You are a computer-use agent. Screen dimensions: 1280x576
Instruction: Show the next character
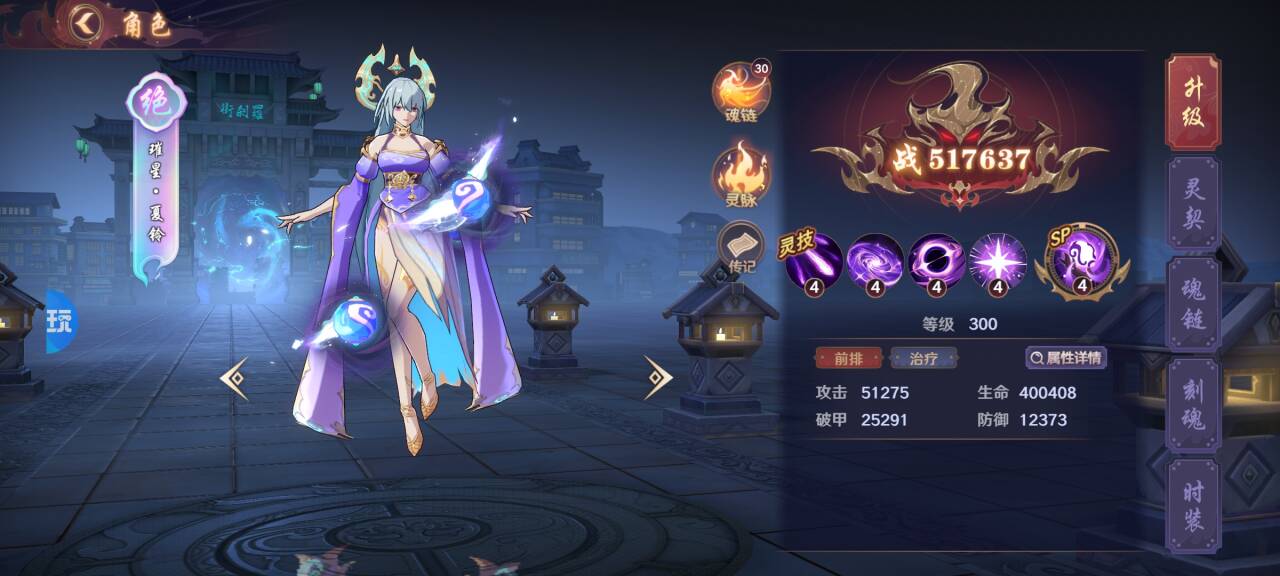(x=658, y=378)
